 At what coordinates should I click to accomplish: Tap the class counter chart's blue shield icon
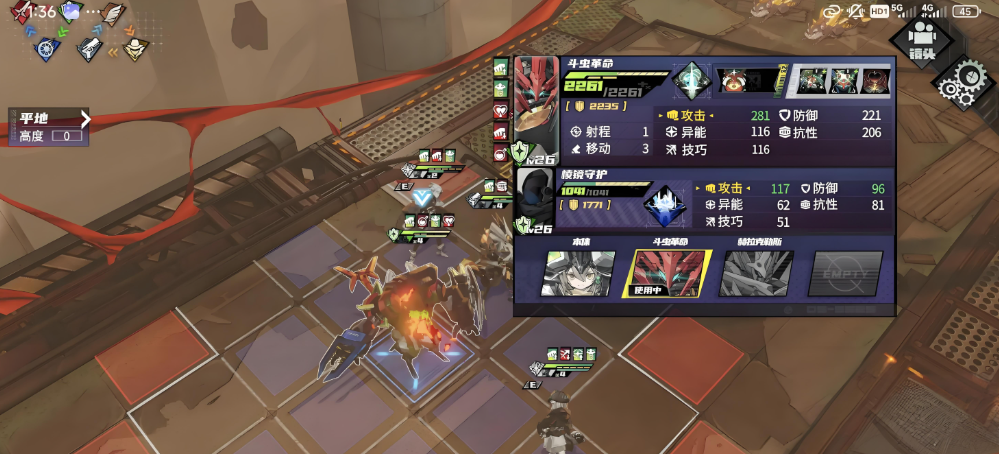[45, 47]
